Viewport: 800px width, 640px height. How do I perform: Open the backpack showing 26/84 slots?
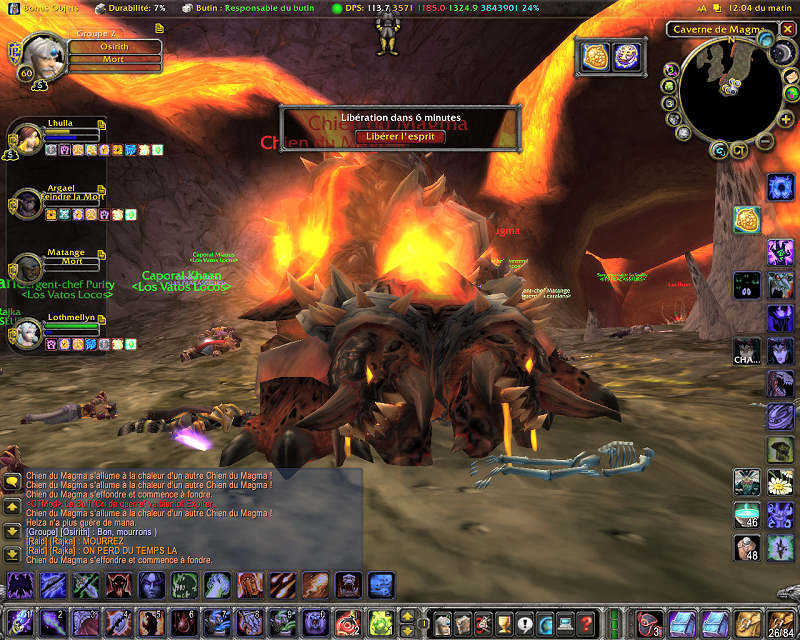tap(781, 622)
